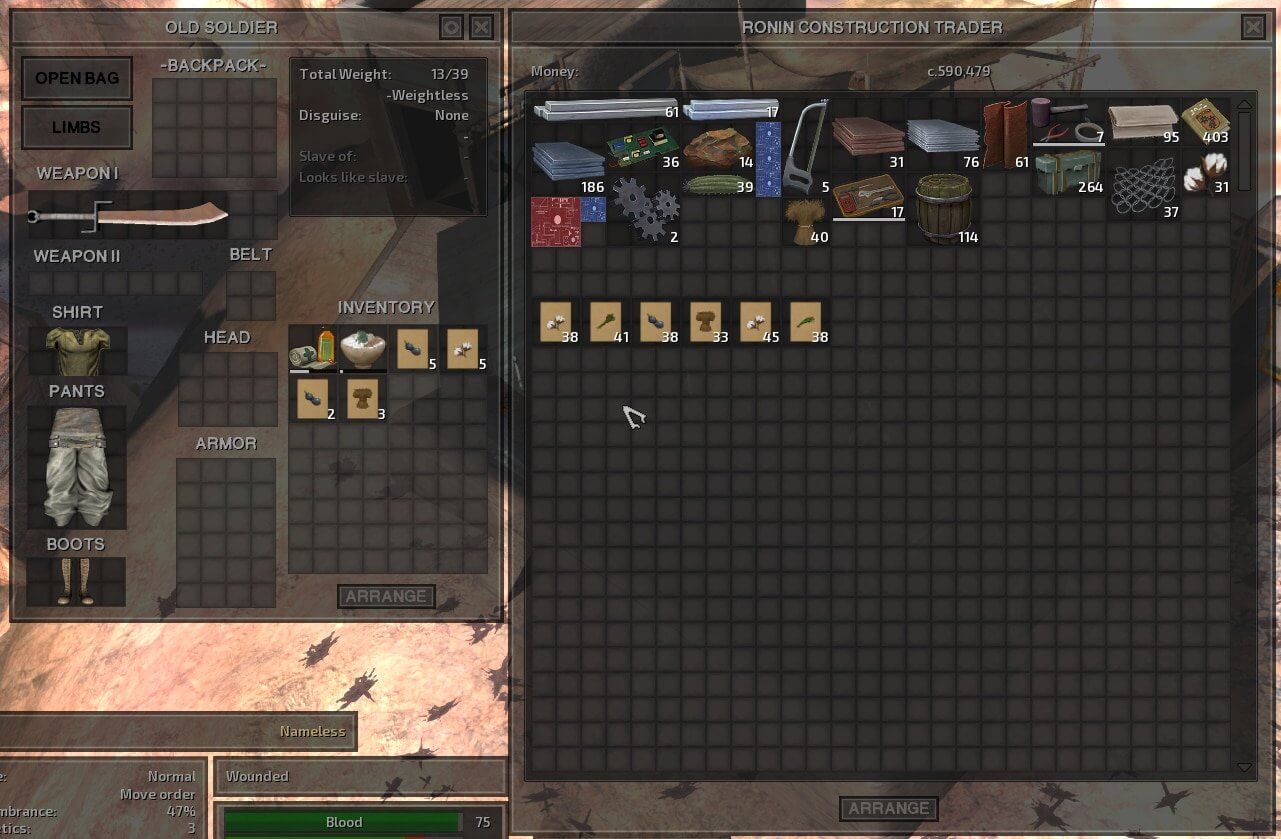Arrange the trader's inventory
This screenshot has width=1281, height=839.
[x=888, y=808]
